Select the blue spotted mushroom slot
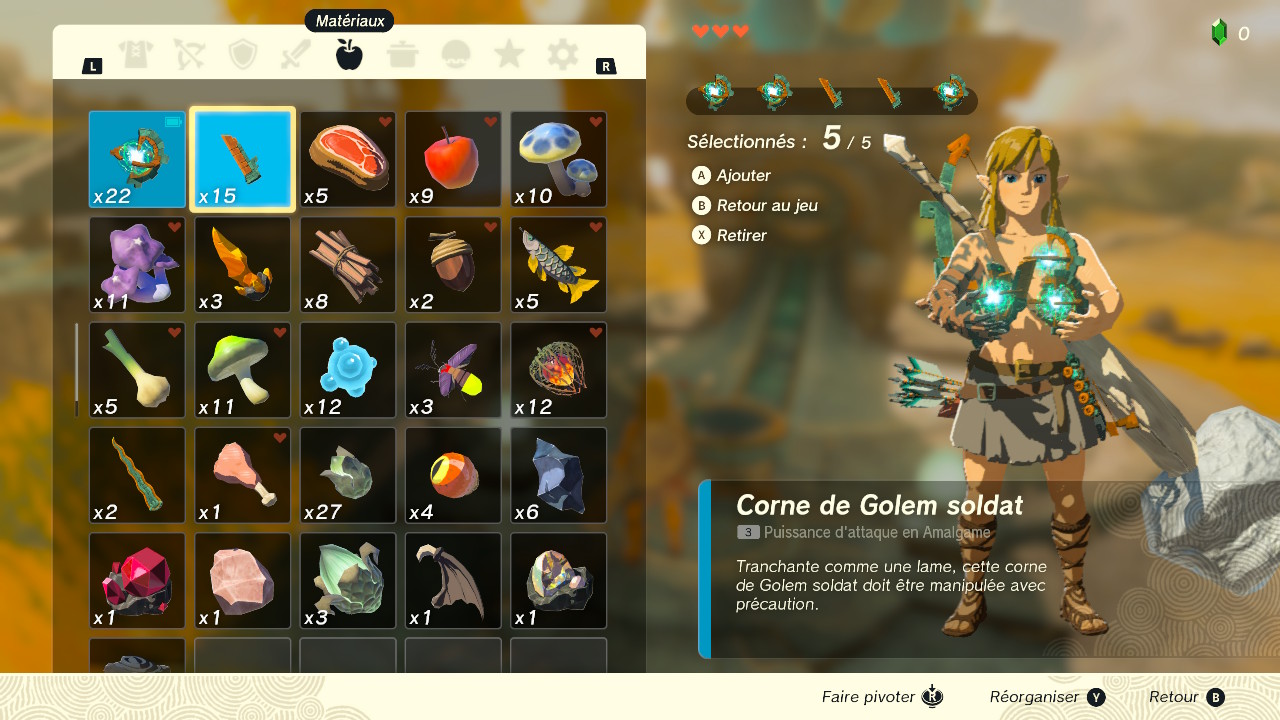 559,159
